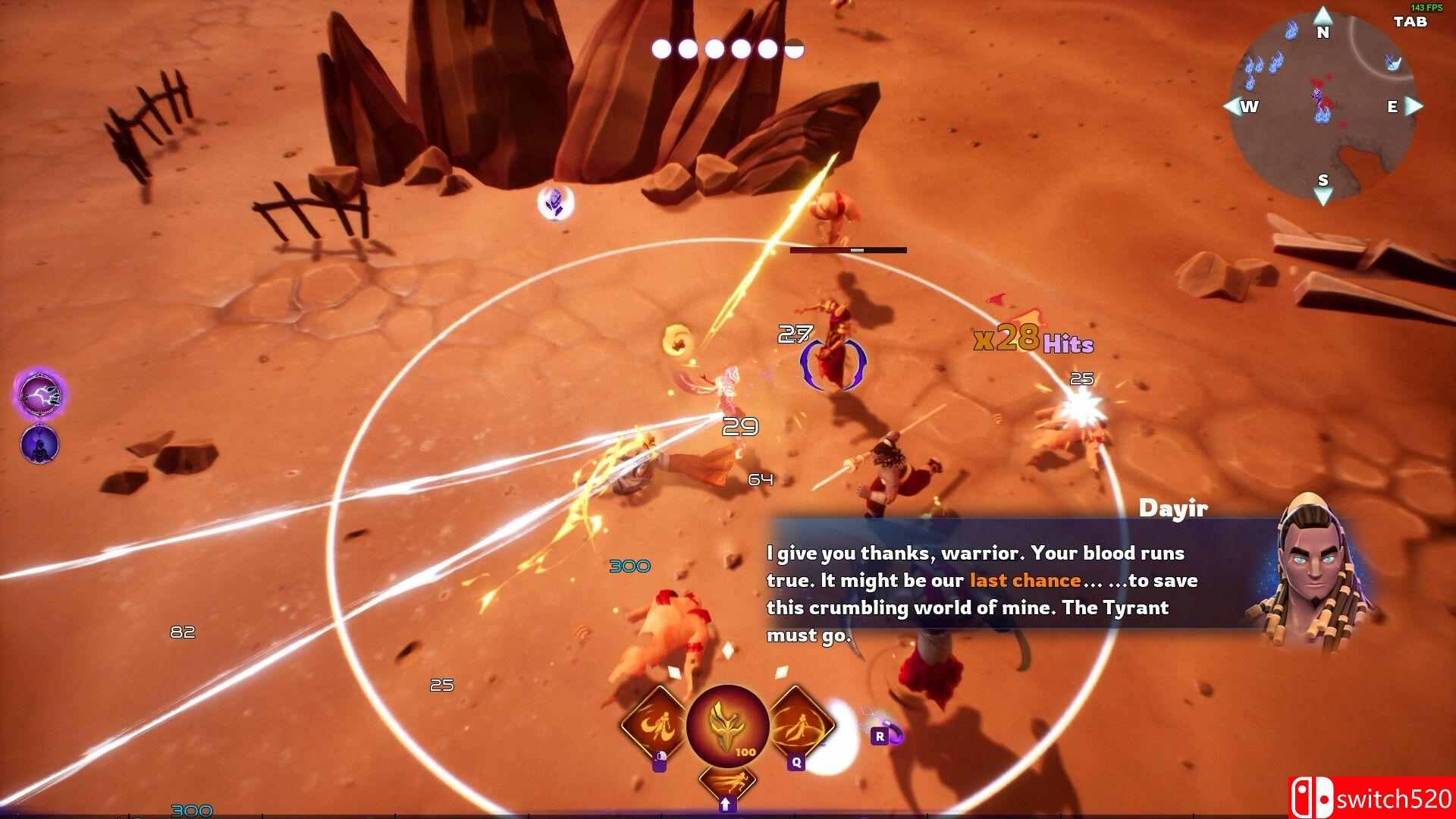Select the purple lightning power icon

coord(39,394)
